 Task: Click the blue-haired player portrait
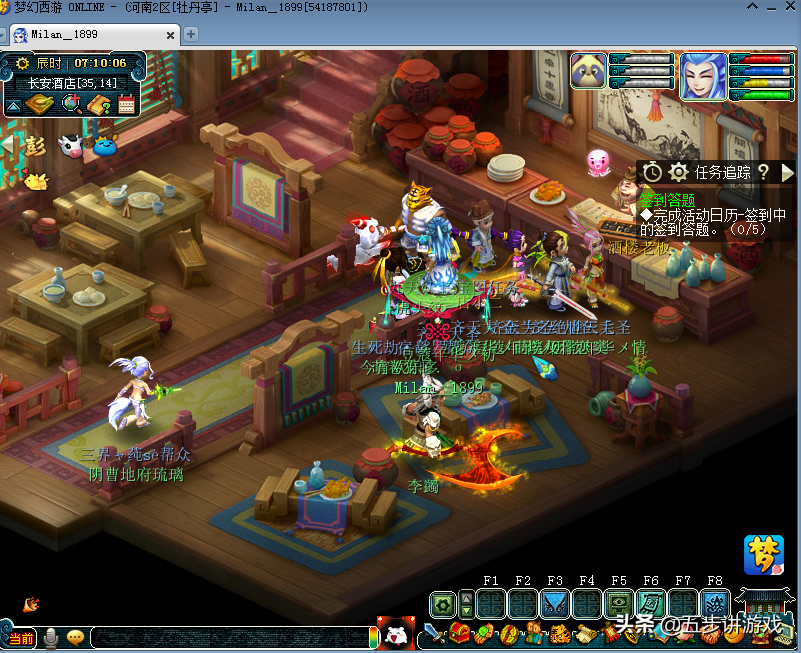703,75
